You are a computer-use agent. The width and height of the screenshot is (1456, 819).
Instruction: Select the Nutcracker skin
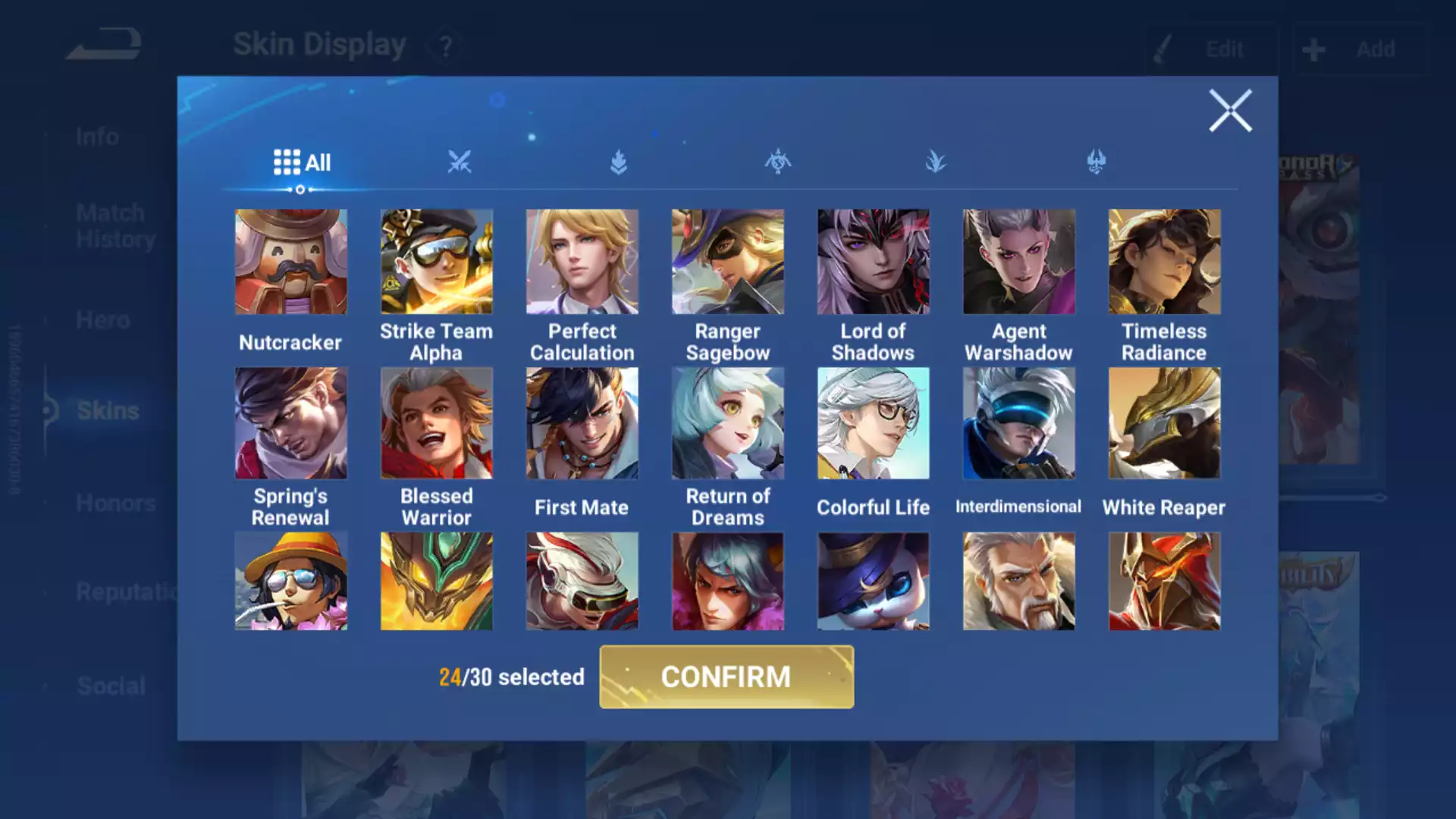pyautogui.click(x=291, y=262)
